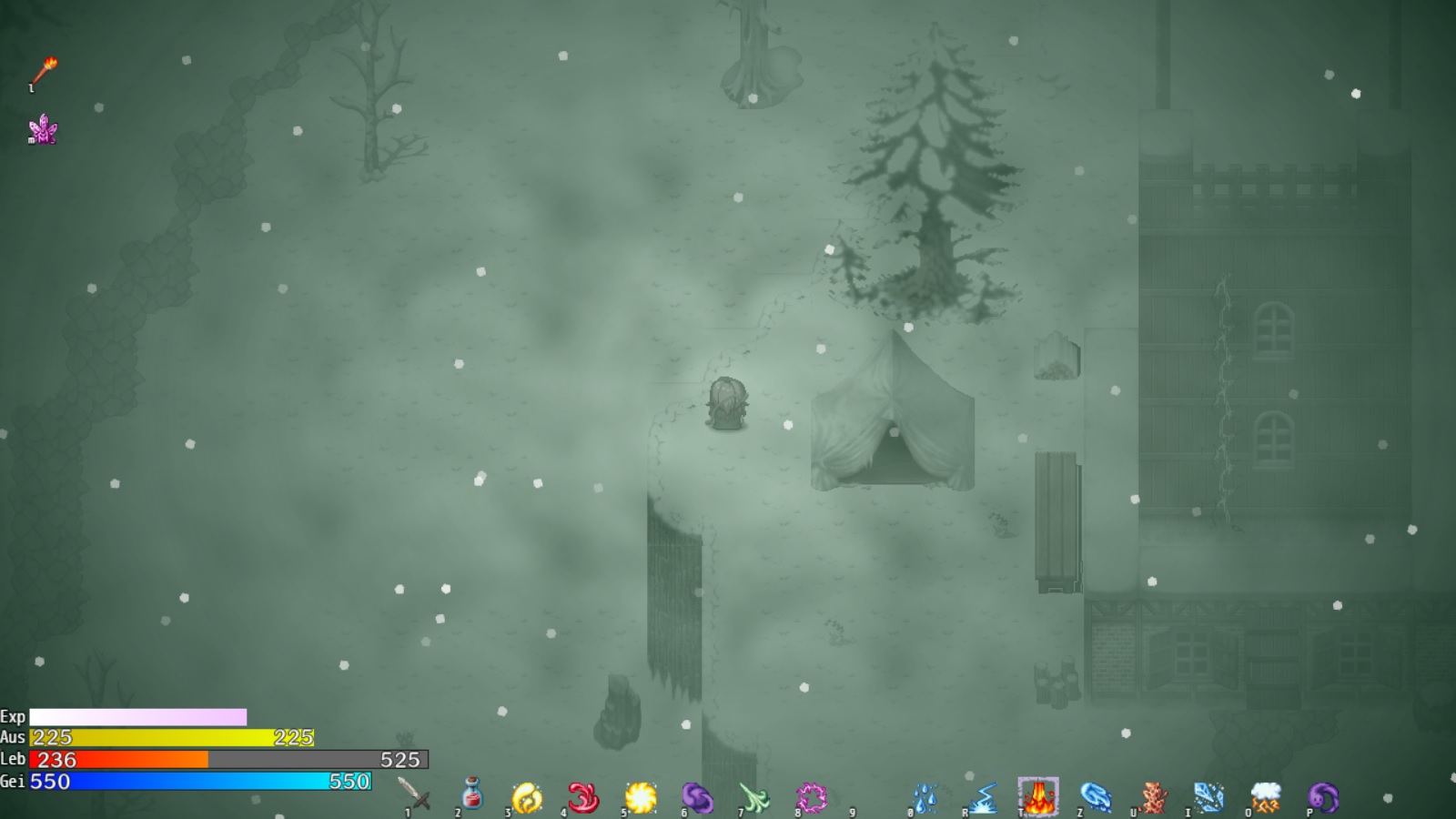Screen dimensions: 1456x819
Task: Cast the red spiral flame skill
Action: 583,797
